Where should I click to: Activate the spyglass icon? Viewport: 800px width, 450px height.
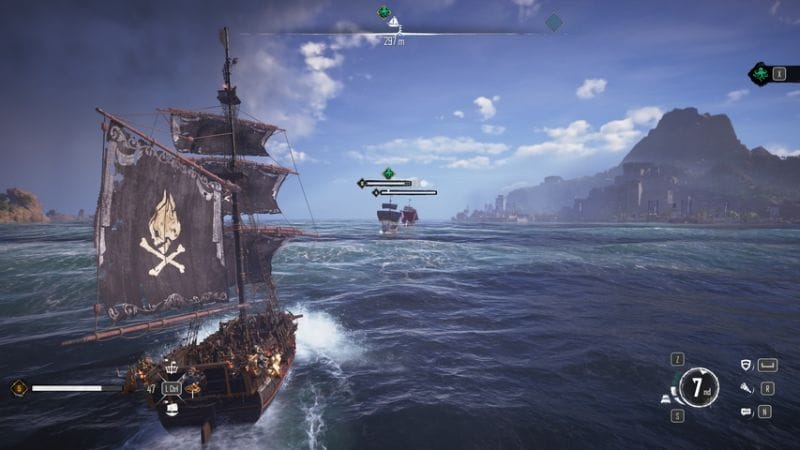tap(746, 388)
